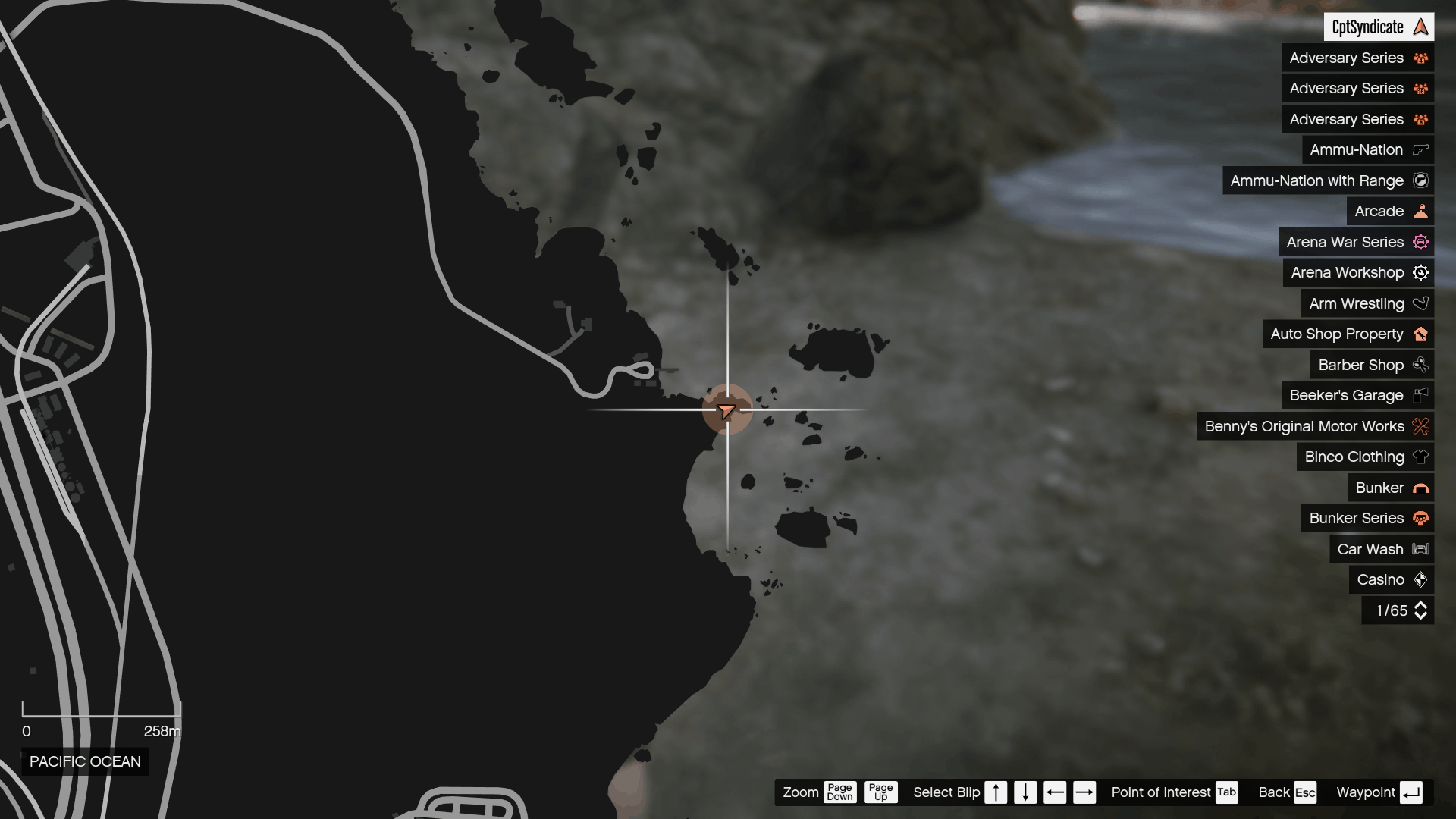The height and width of the screenshot is (819, 1456).
Task: Select the Arena War Series icon
Action: (x=1421, y=242)
